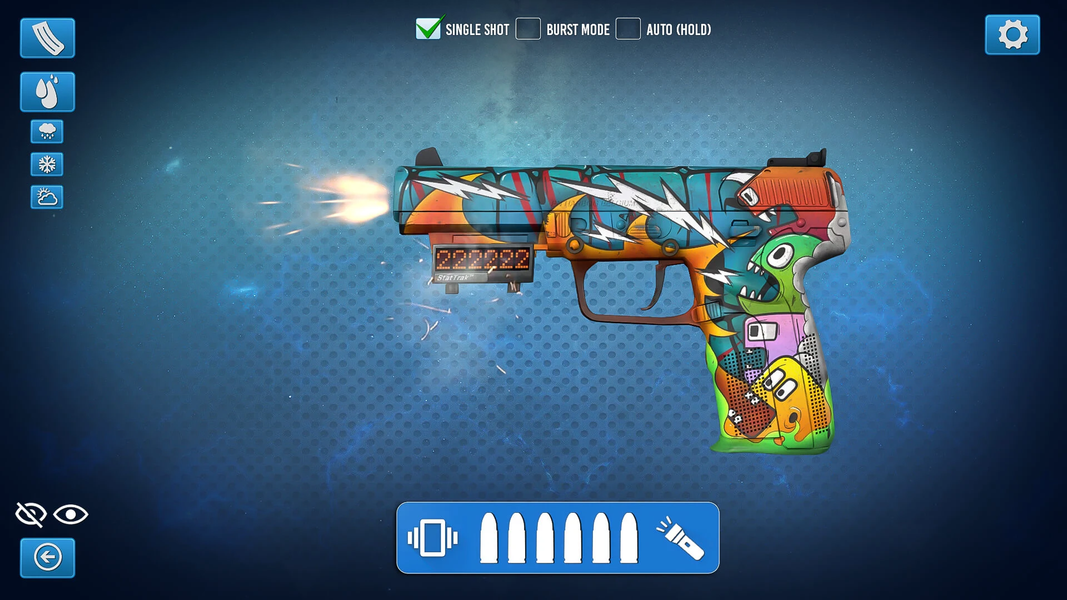Click the ammo magazine button
The image size is (1067, 600).
pos(47,38)
